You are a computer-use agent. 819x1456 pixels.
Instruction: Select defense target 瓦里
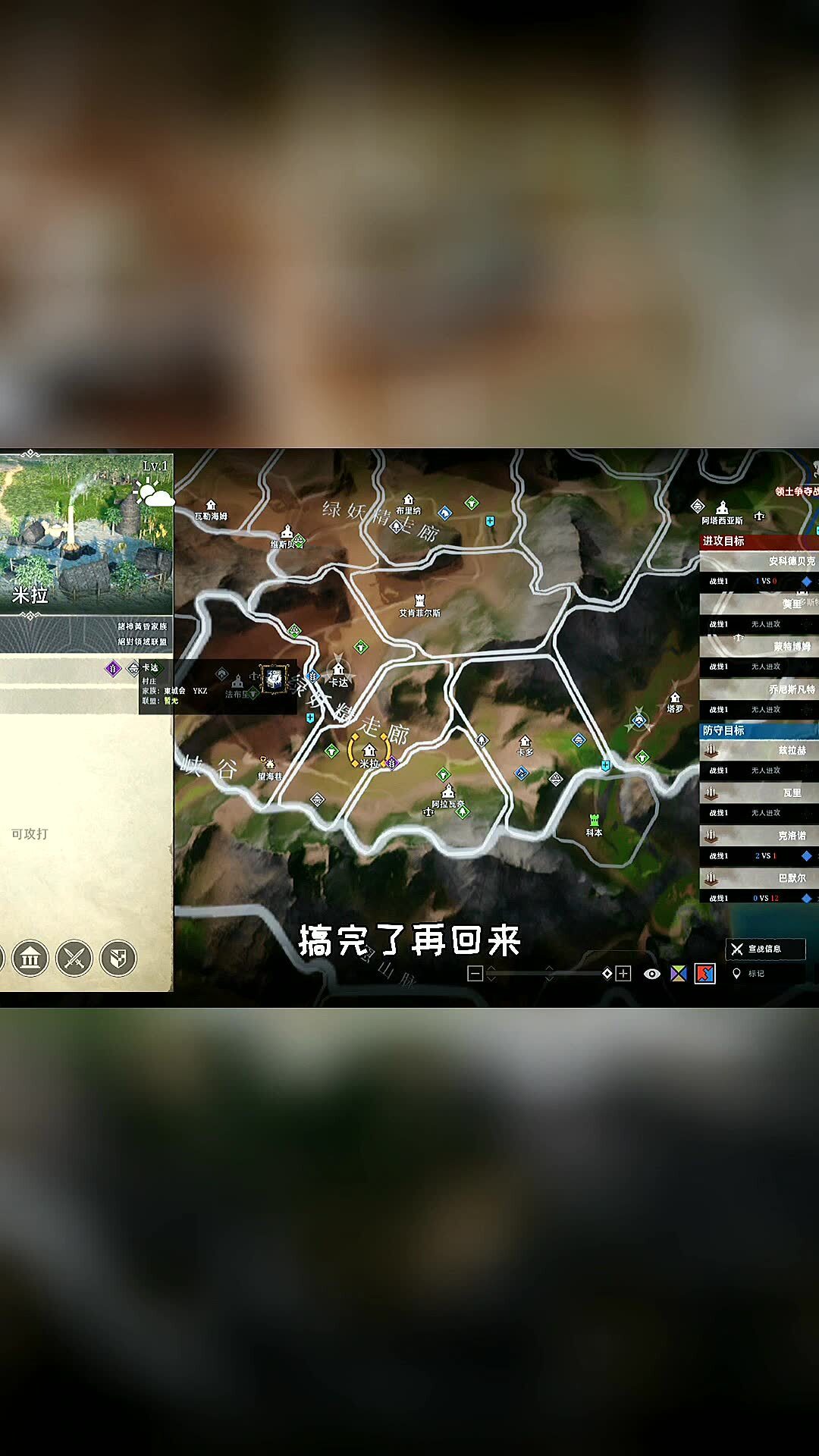click(758, 792)
